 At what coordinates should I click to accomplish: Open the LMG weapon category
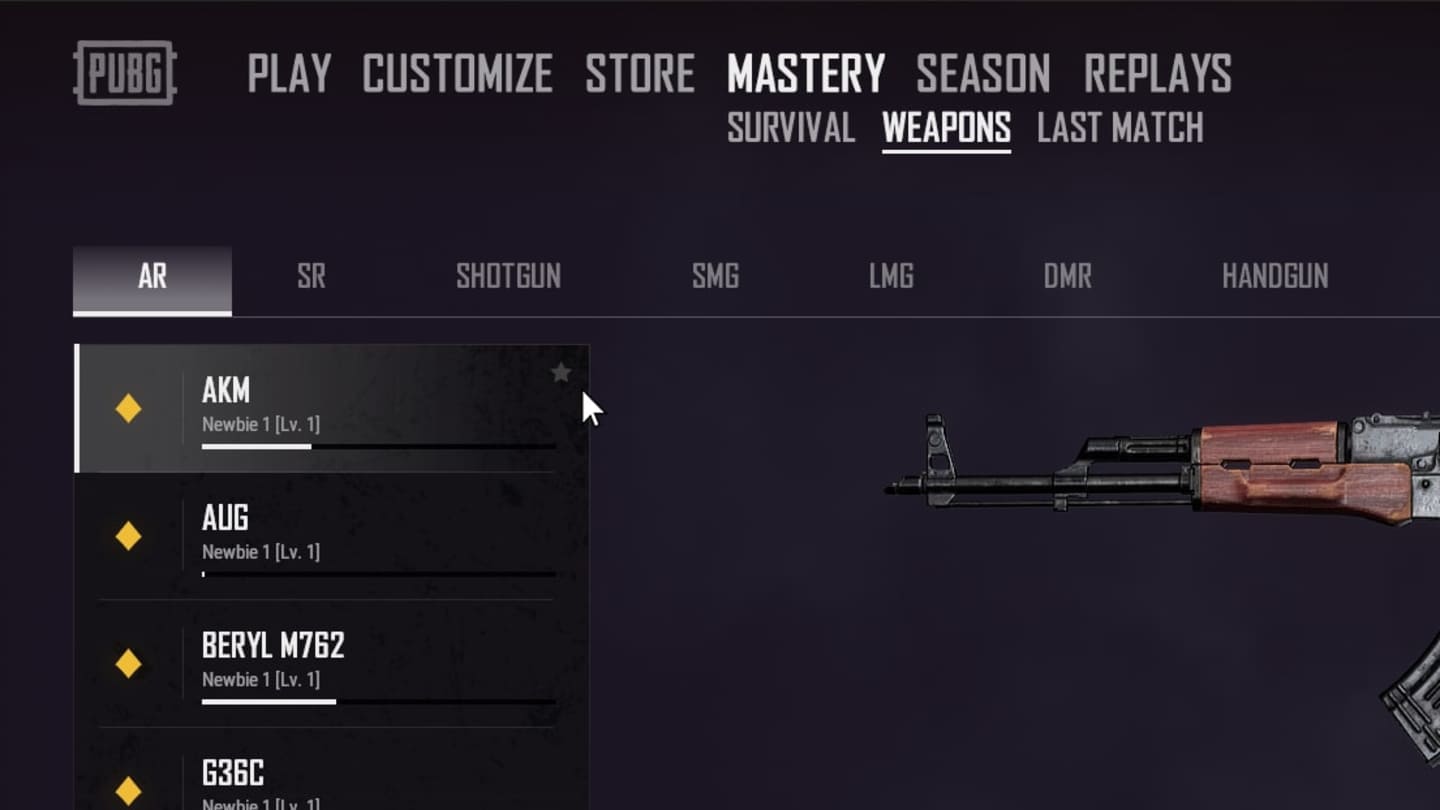point(891,277)
